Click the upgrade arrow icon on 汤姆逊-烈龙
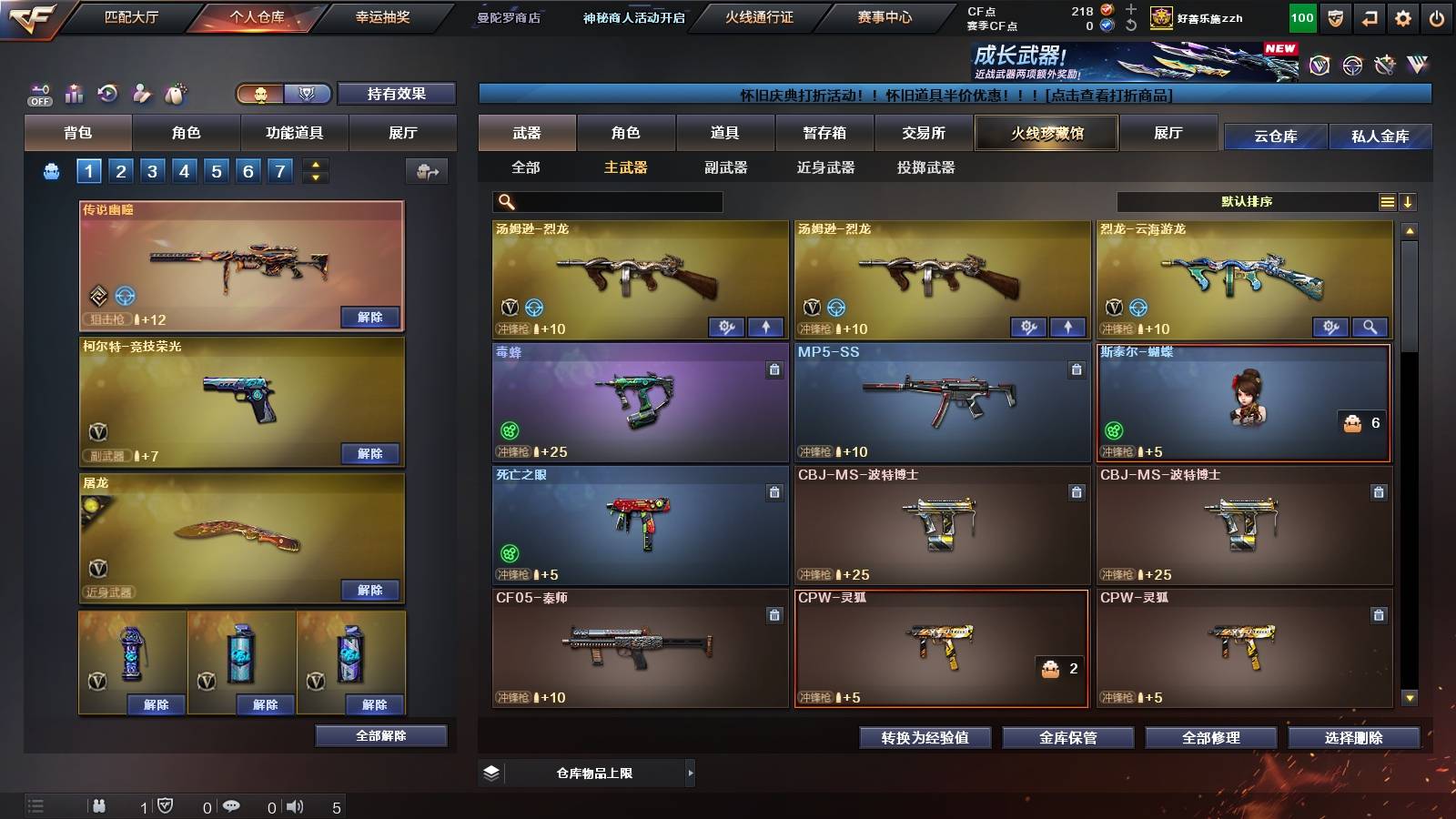This screenshot has width=1456, height=819. [x=766, y=327]
